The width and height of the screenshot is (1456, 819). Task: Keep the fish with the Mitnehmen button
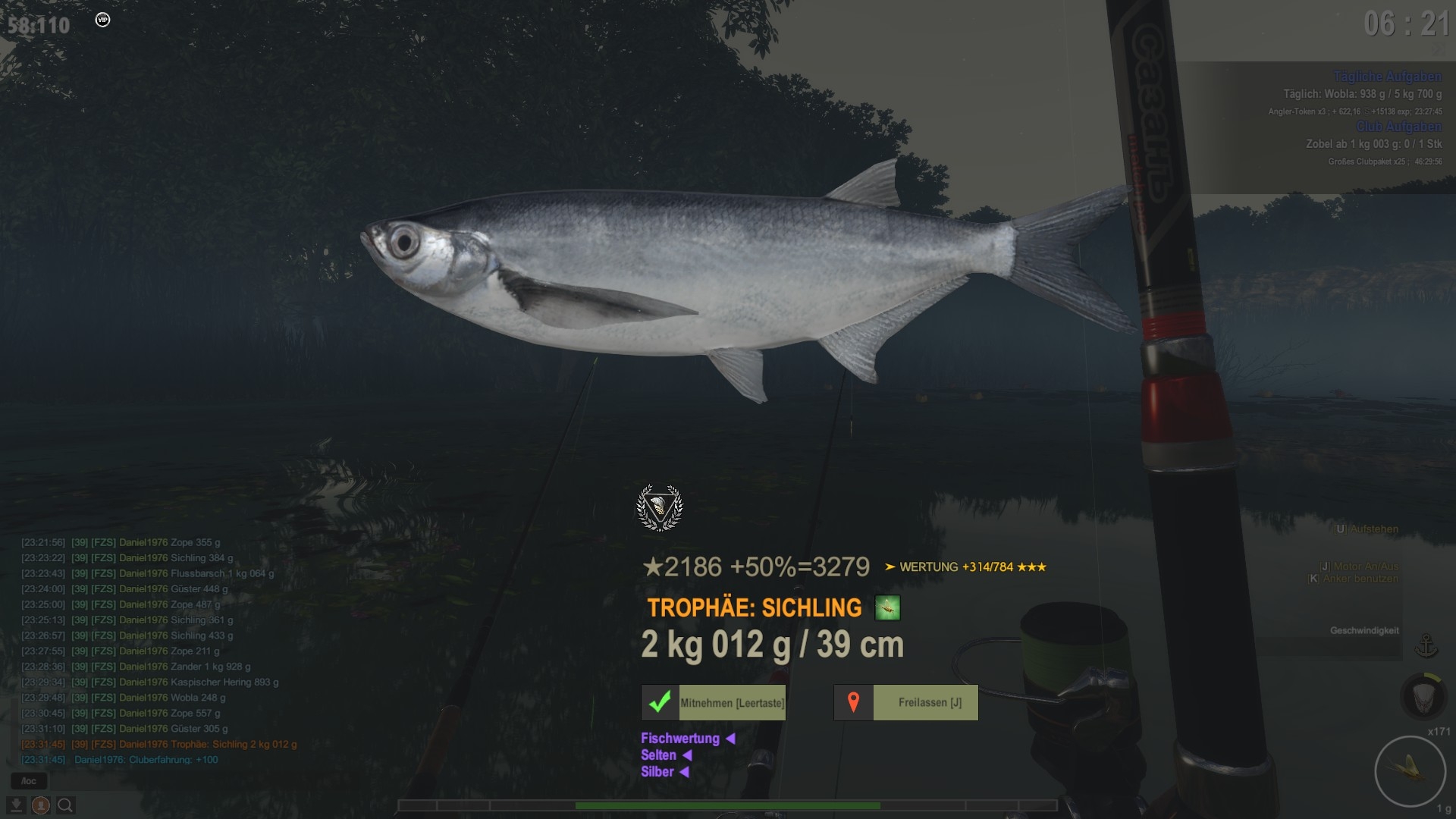point(714,702)
